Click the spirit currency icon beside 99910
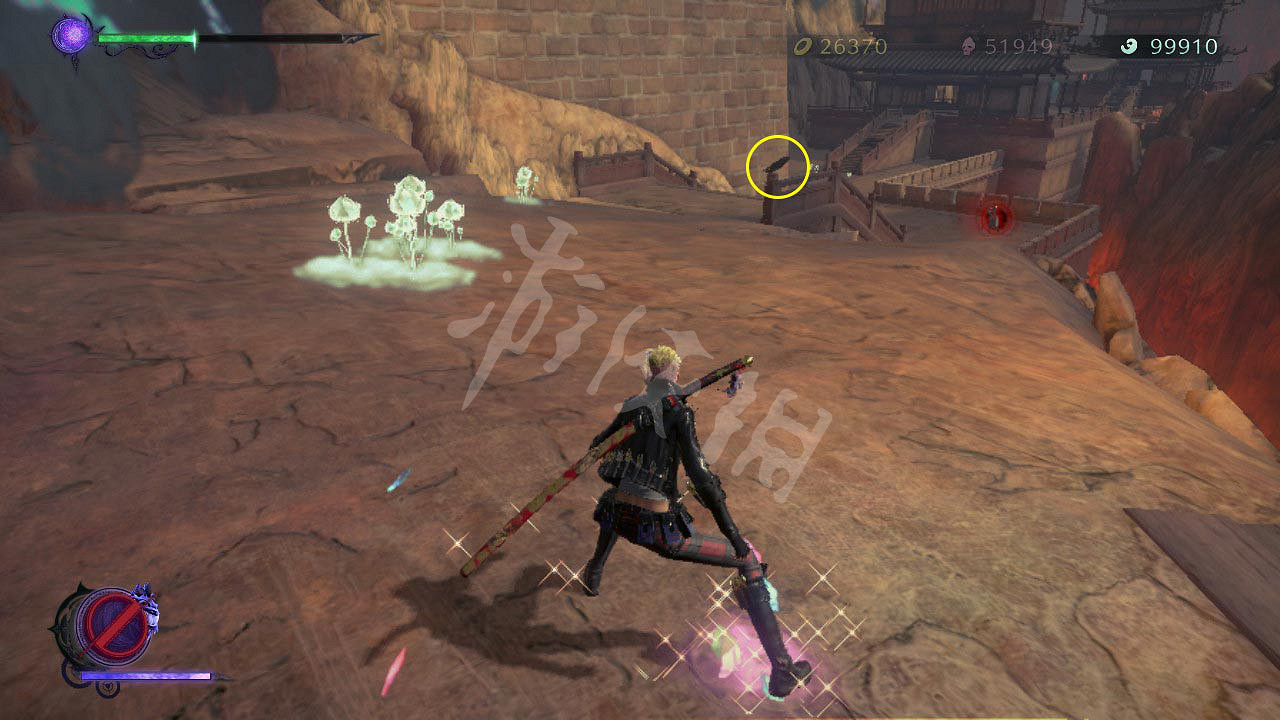 point(1131,46)
